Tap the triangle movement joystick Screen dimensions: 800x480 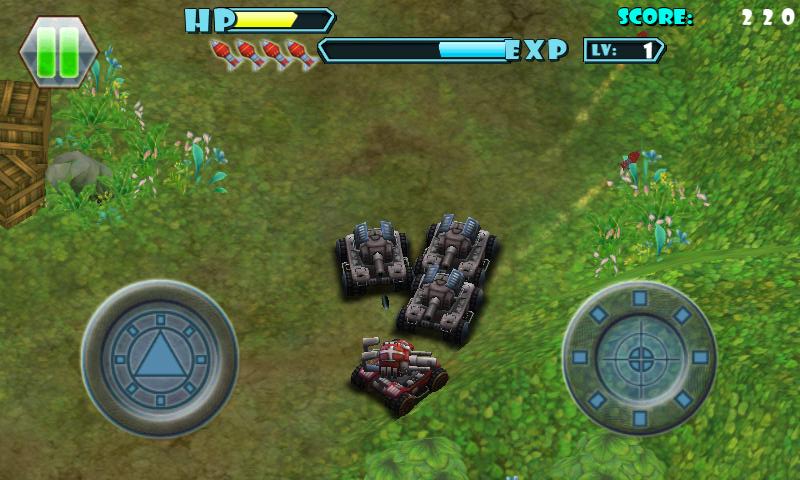[x=159, y=357]
